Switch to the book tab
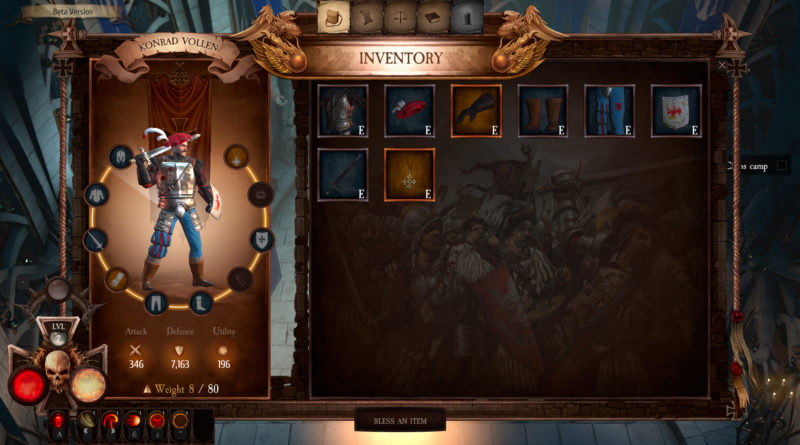800x445 pixels. coord(433,17)
